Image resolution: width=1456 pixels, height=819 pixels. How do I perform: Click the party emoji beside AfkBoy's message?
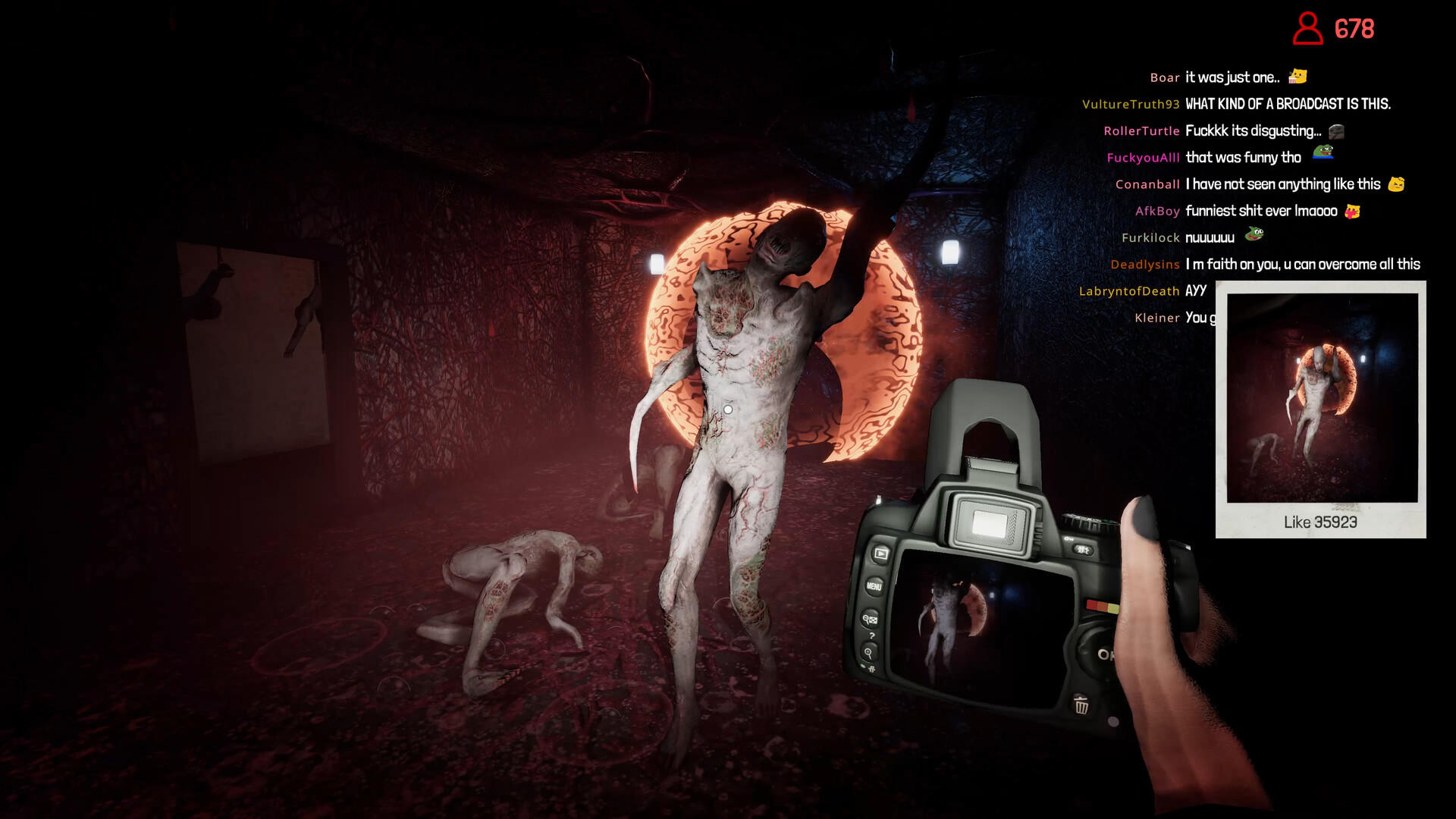click(1352, 210)
